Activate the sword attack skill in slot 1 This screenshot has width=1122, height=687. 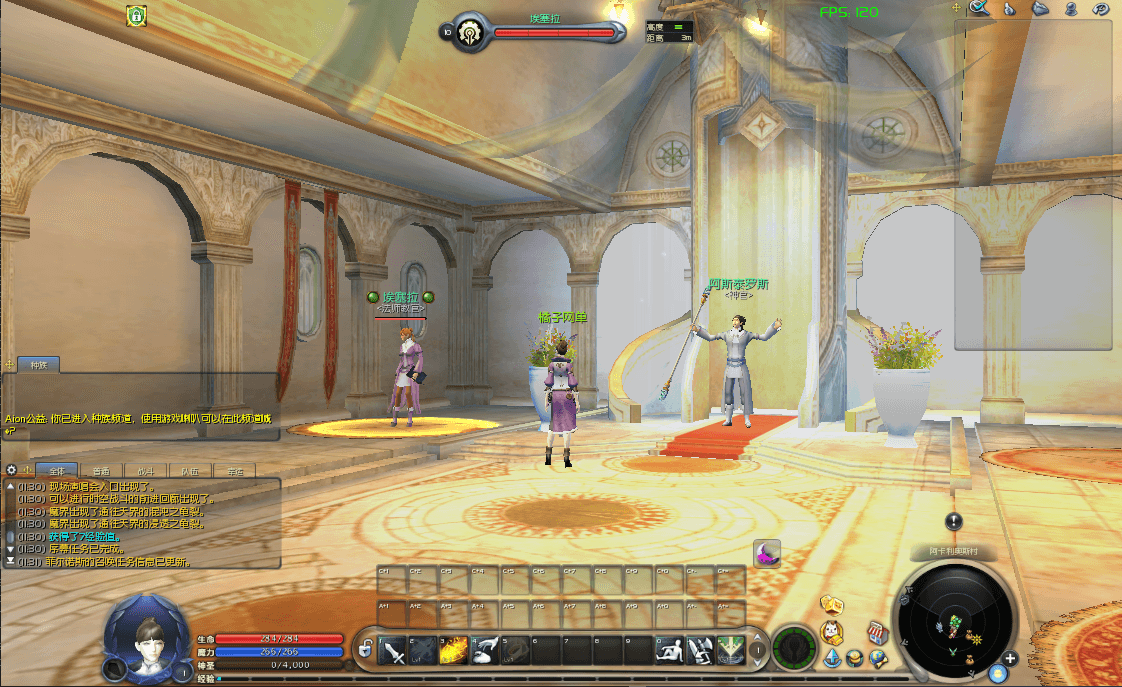tap(394, 651)
